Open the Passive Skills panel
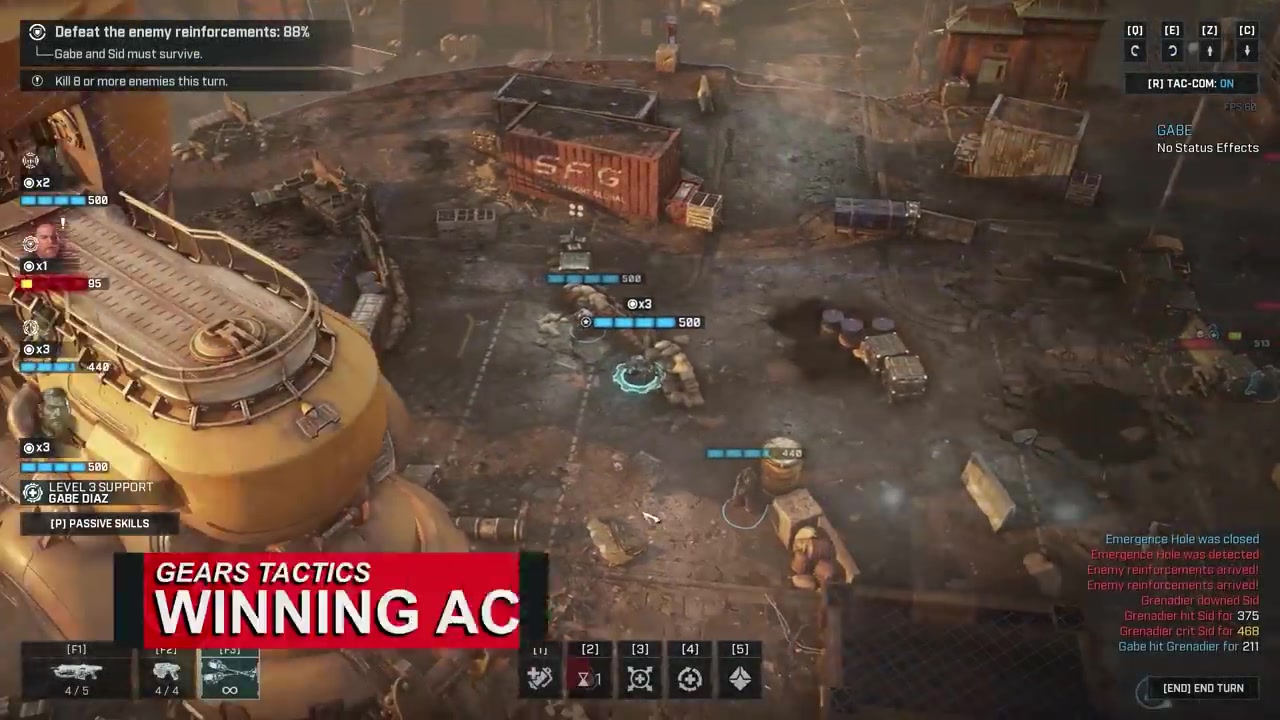Image resolution: width=1280 pixels, height=720 pixels. click(99, 523)
